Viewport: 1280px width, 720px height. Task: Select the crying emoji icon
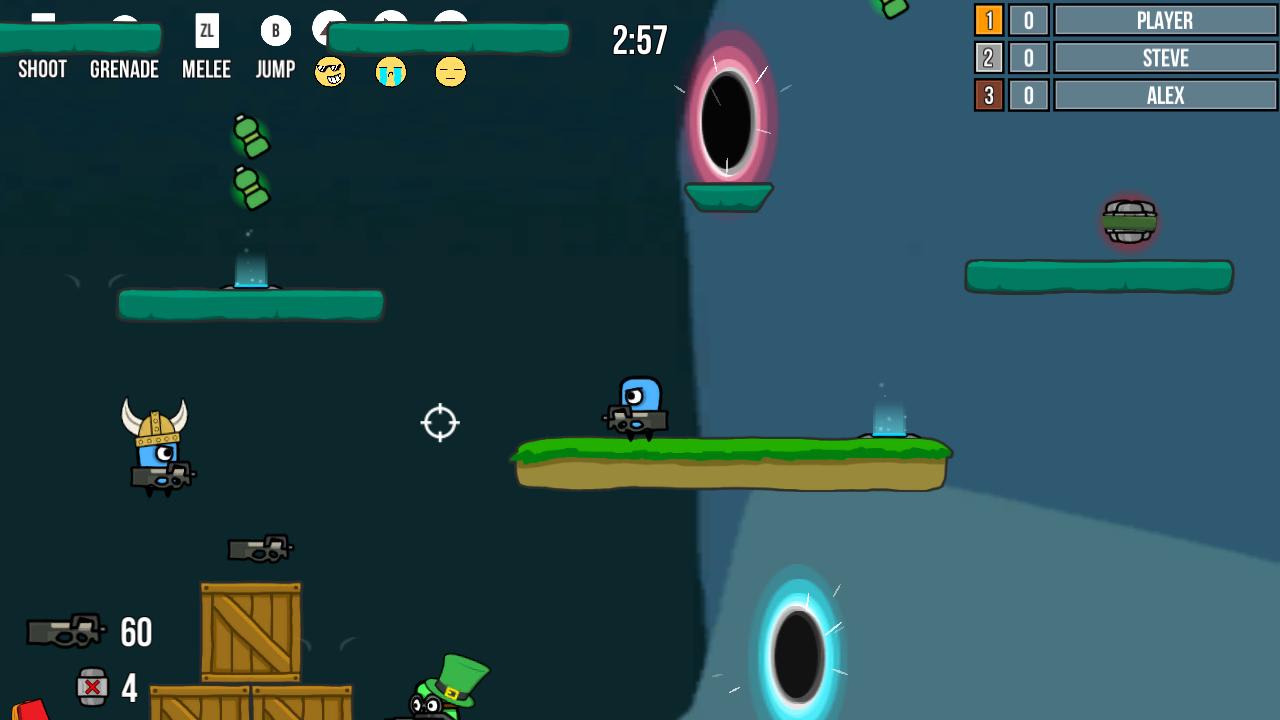point(390,72)
